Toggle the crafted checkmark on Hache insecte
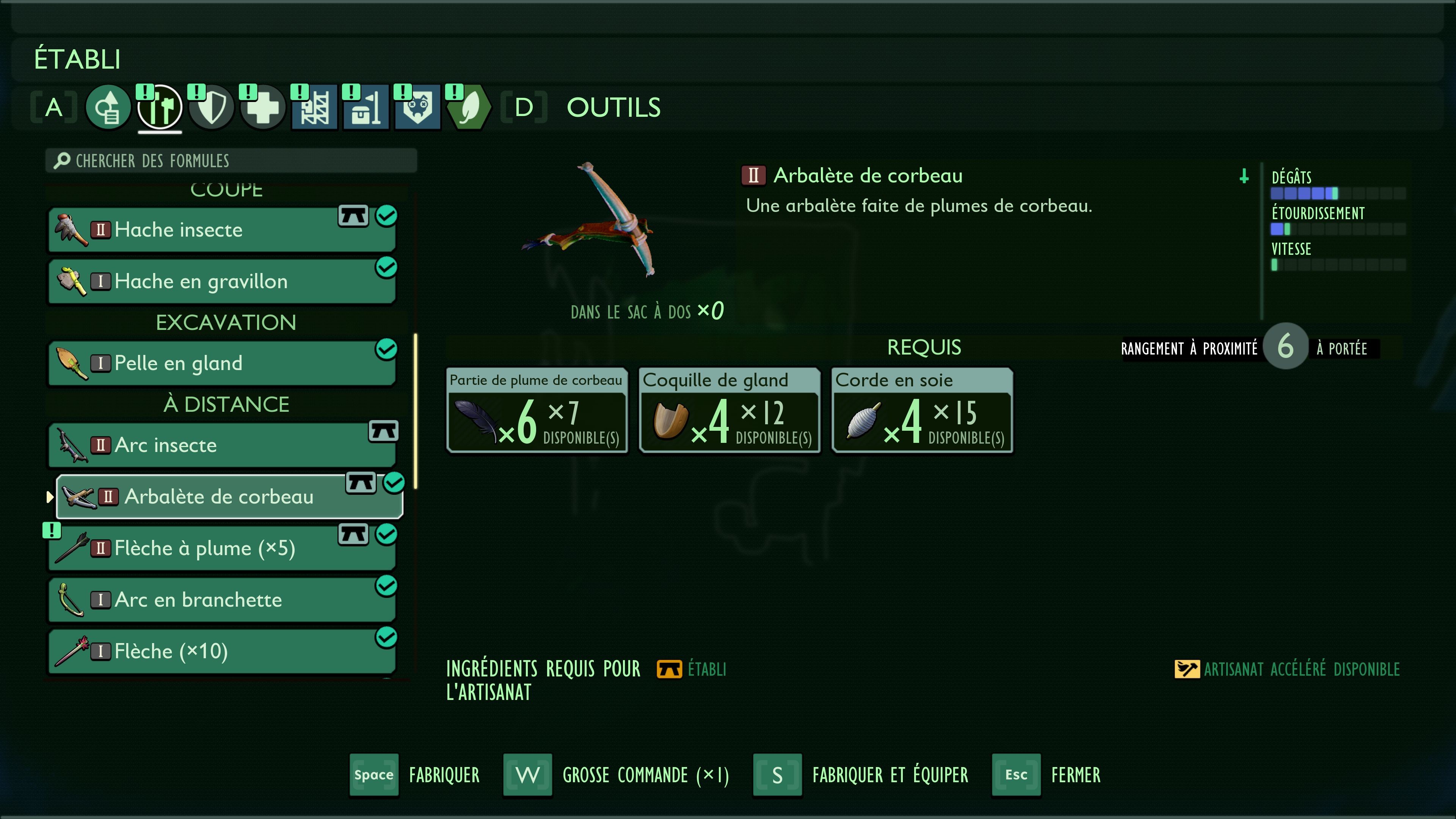The width and height of the screenshot is (1456, 819). (x=386, y=215)
